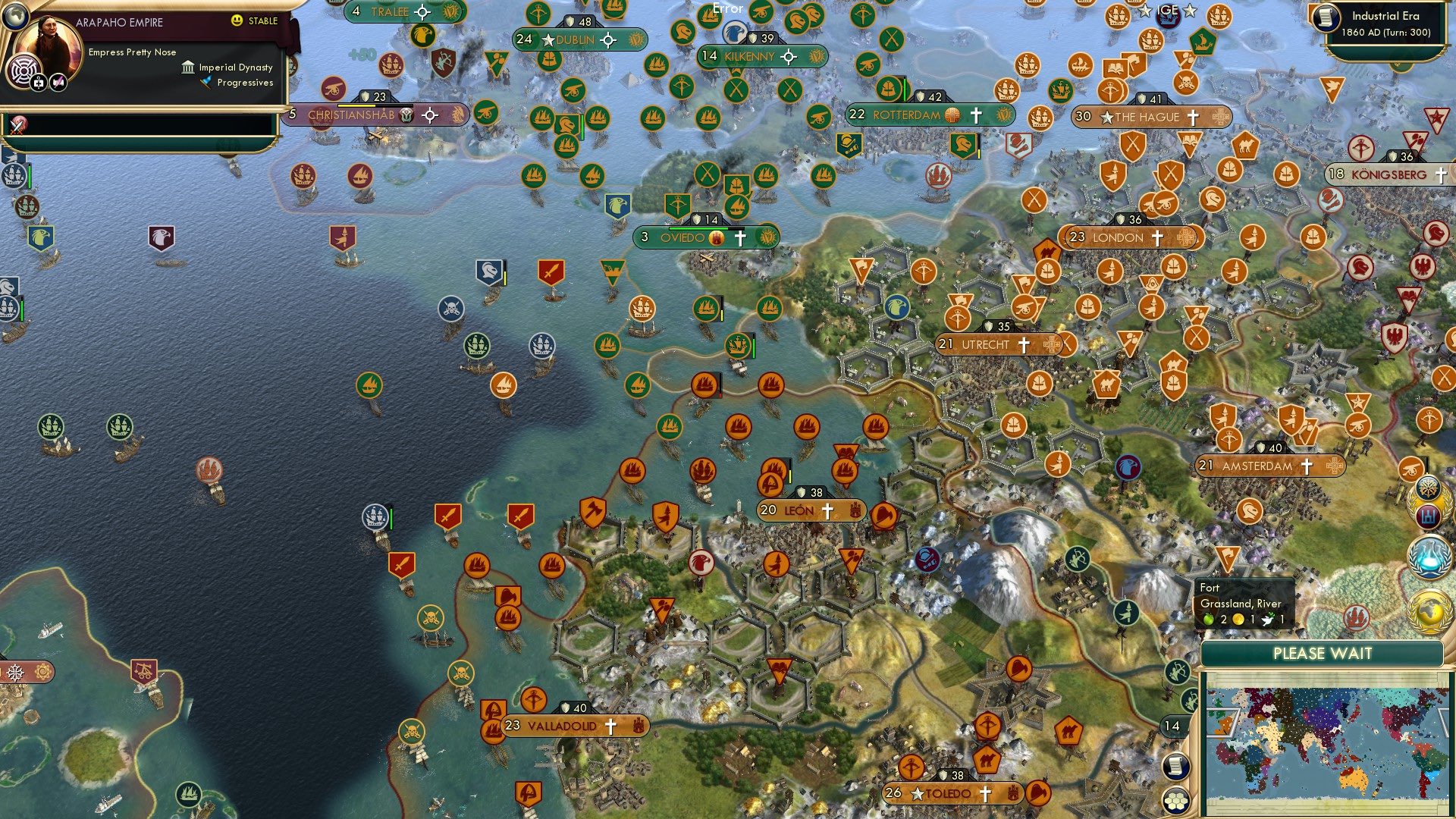Click the Progressives ideology label
Image resolution: width=1456 pixels, height=819 pixels.
[244, 83]
